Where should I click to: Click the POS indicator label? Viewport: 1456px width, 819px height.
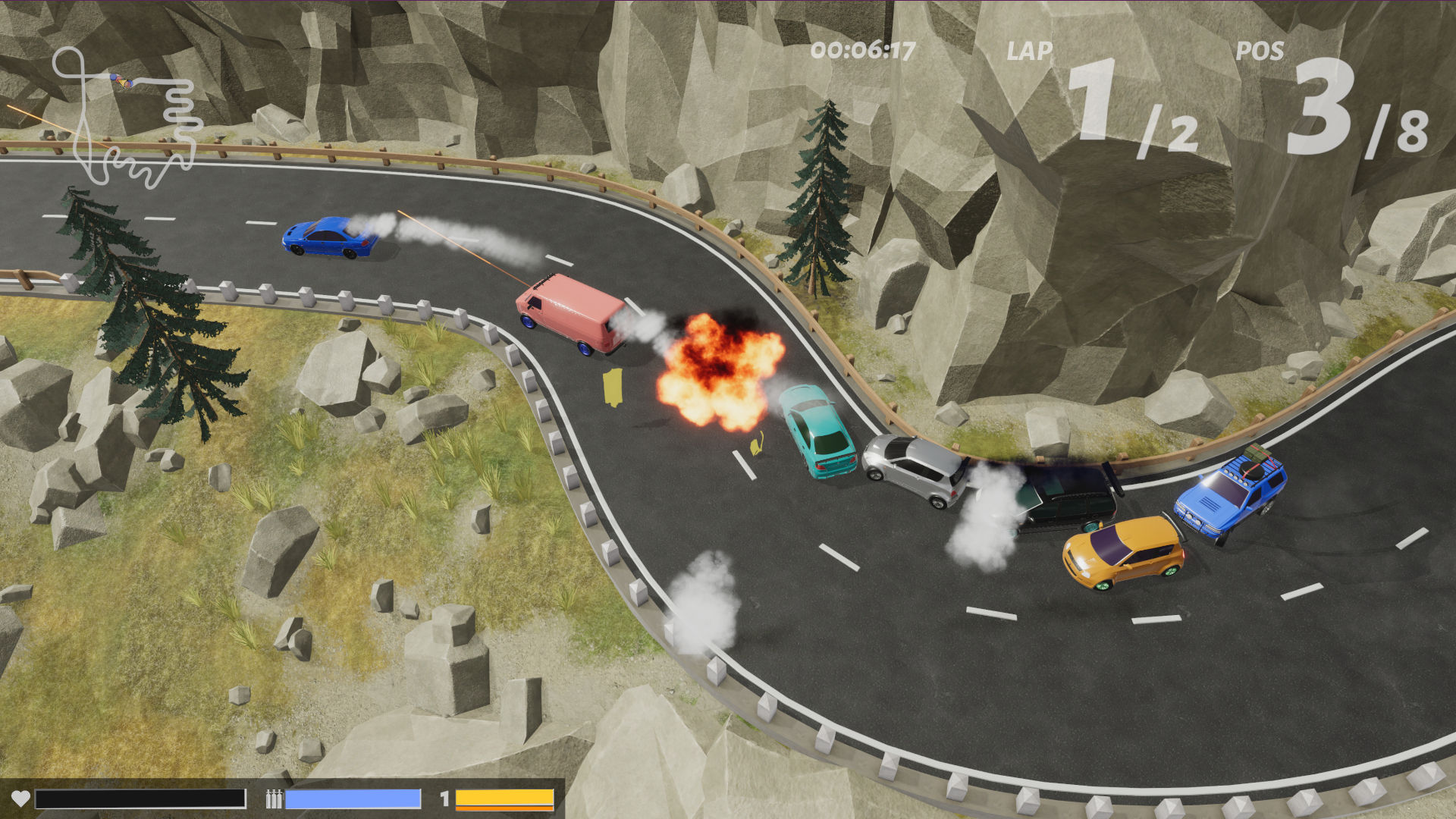pyautogui.click(x=1260, y=52)
